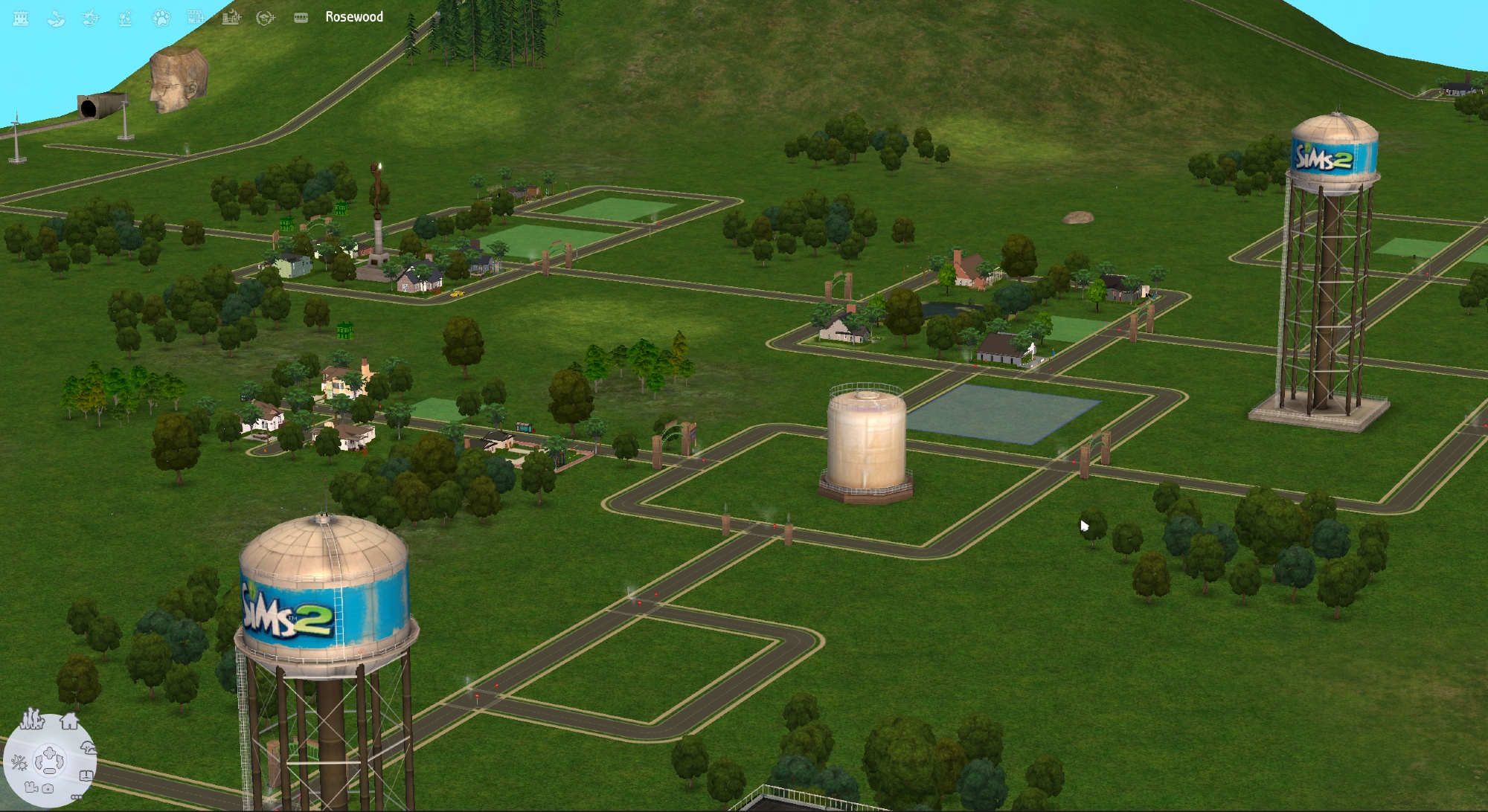Screen dimensions: 1488x812
Task: Click the flowers and sun icon
Action: coord(126,18)
